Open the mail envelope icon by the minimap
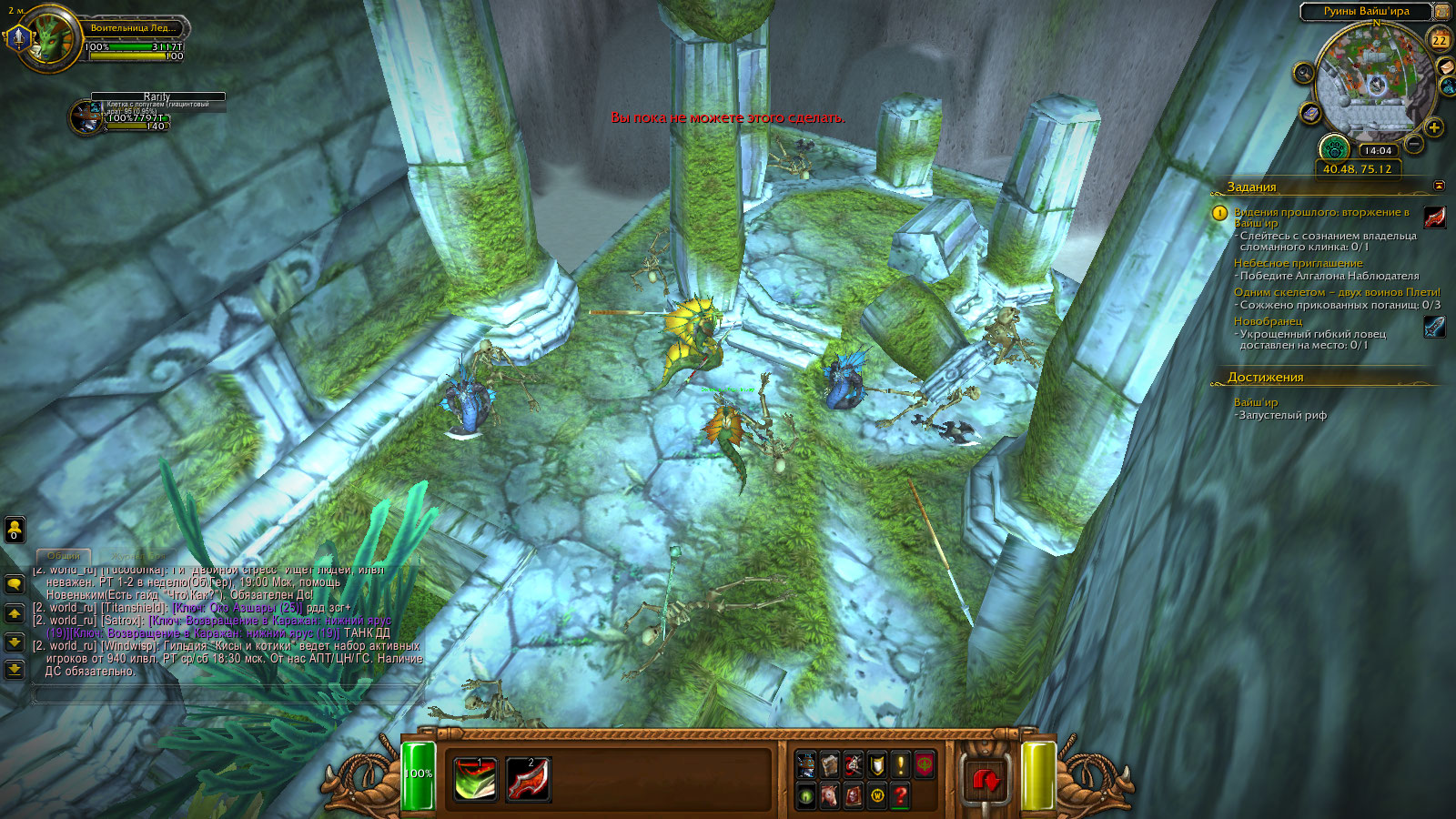This screenshot has height=819, width=1456. point(1445,67)
